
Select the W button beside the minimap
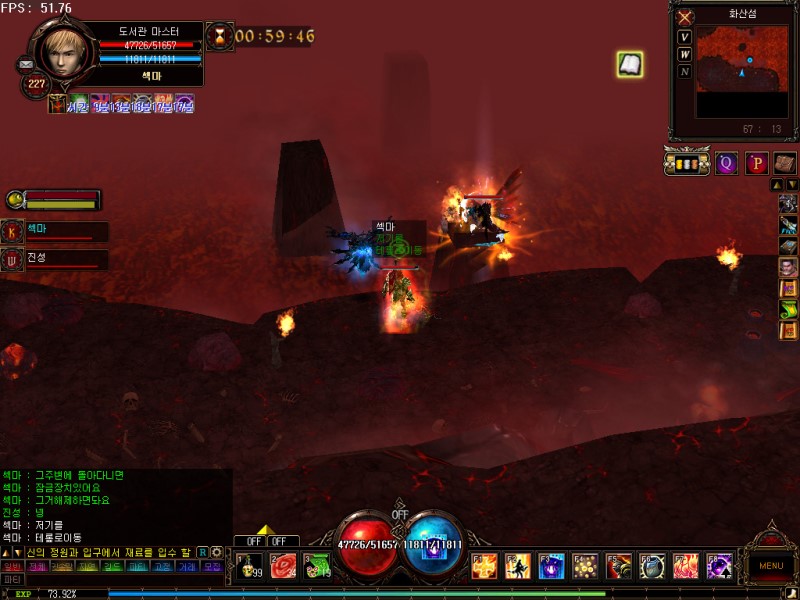685,54
